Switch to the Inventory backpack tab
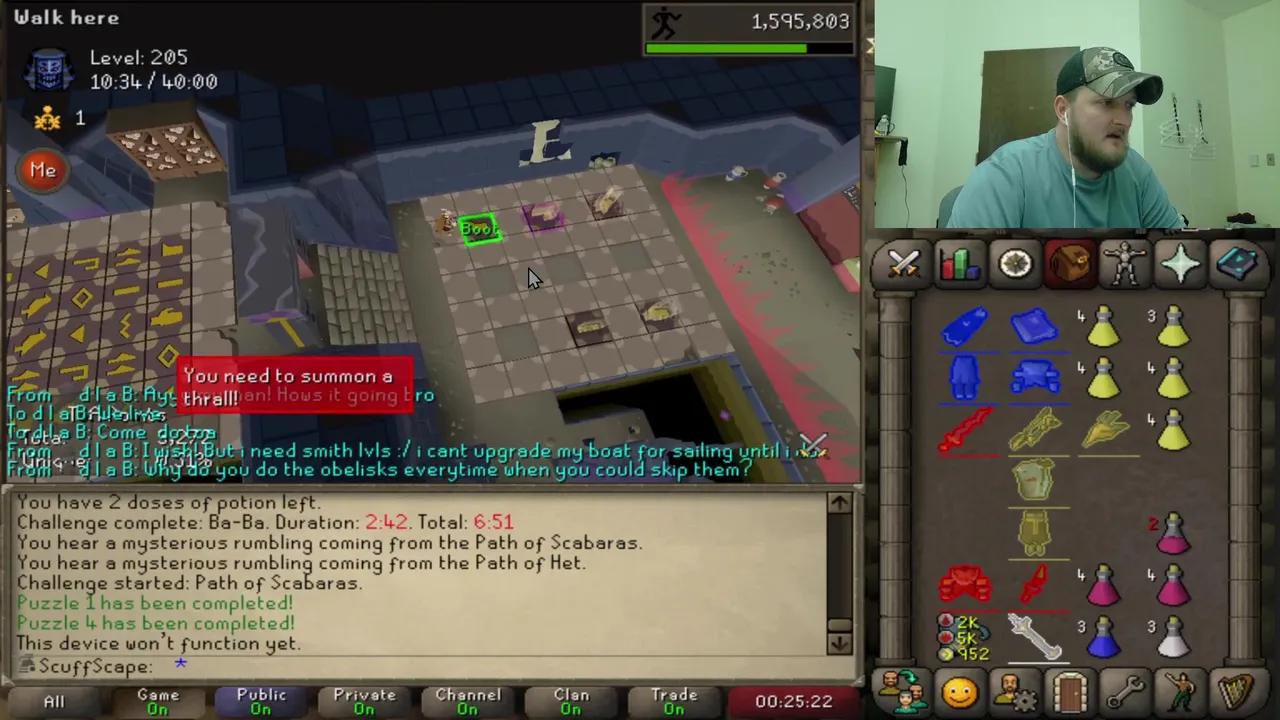Screen dimensions: 1280x720 tap(1069, 263)
